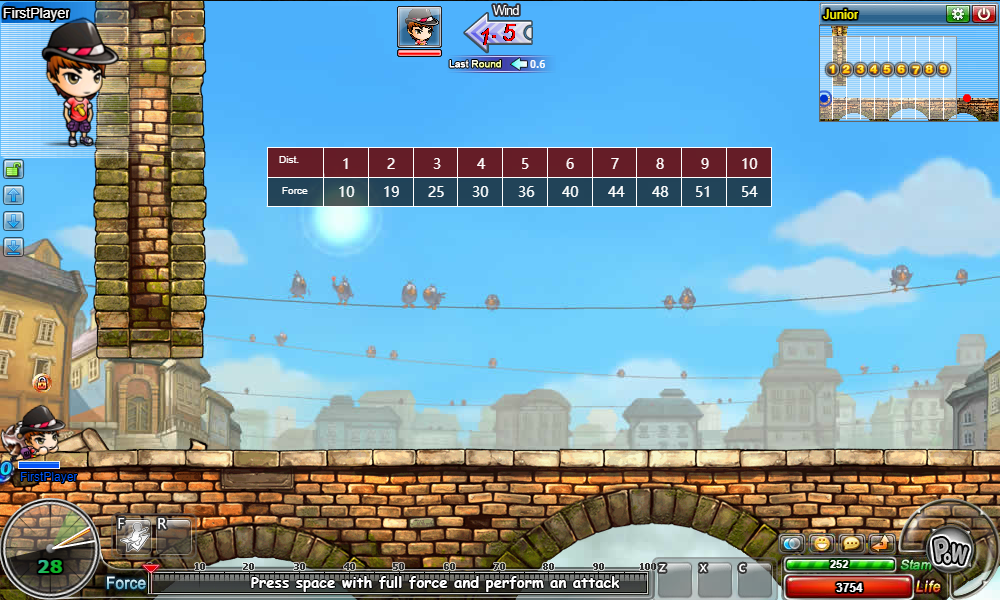The image size is (1000, 600).
Task: Click the blue up arrow button
Action: [x=14, y=195]
